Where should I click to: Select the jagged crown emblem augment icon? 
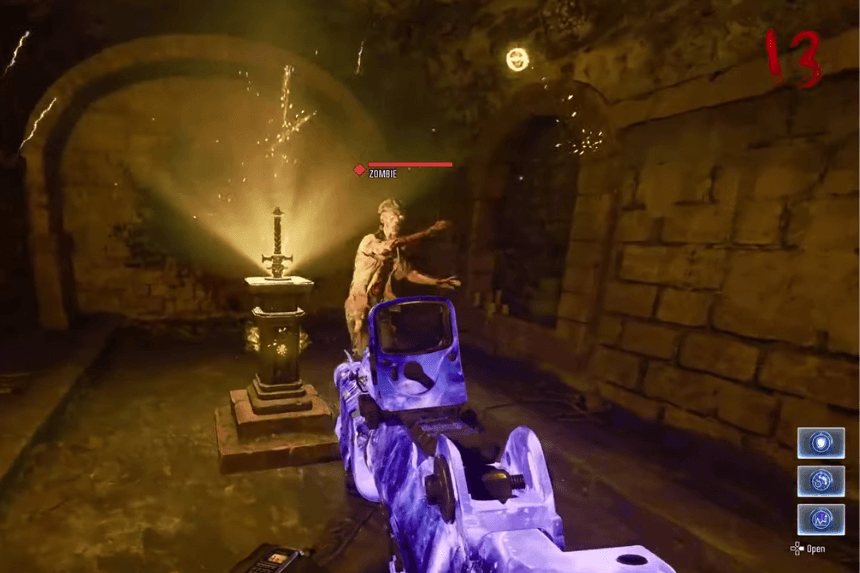(820, 519)
